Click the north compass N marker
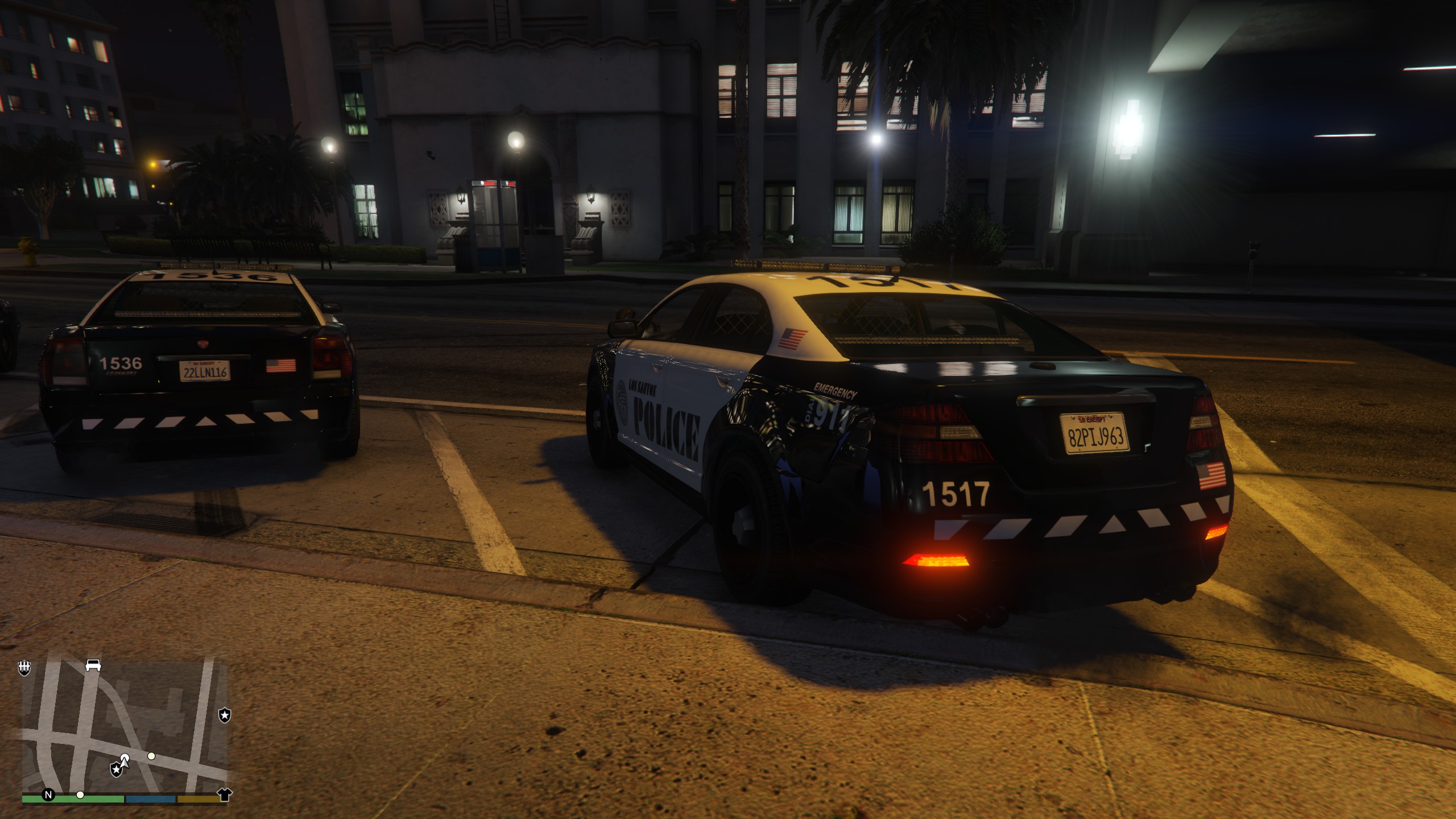The height and width of the screenshot is (819, 1456). tap(48, 795)
